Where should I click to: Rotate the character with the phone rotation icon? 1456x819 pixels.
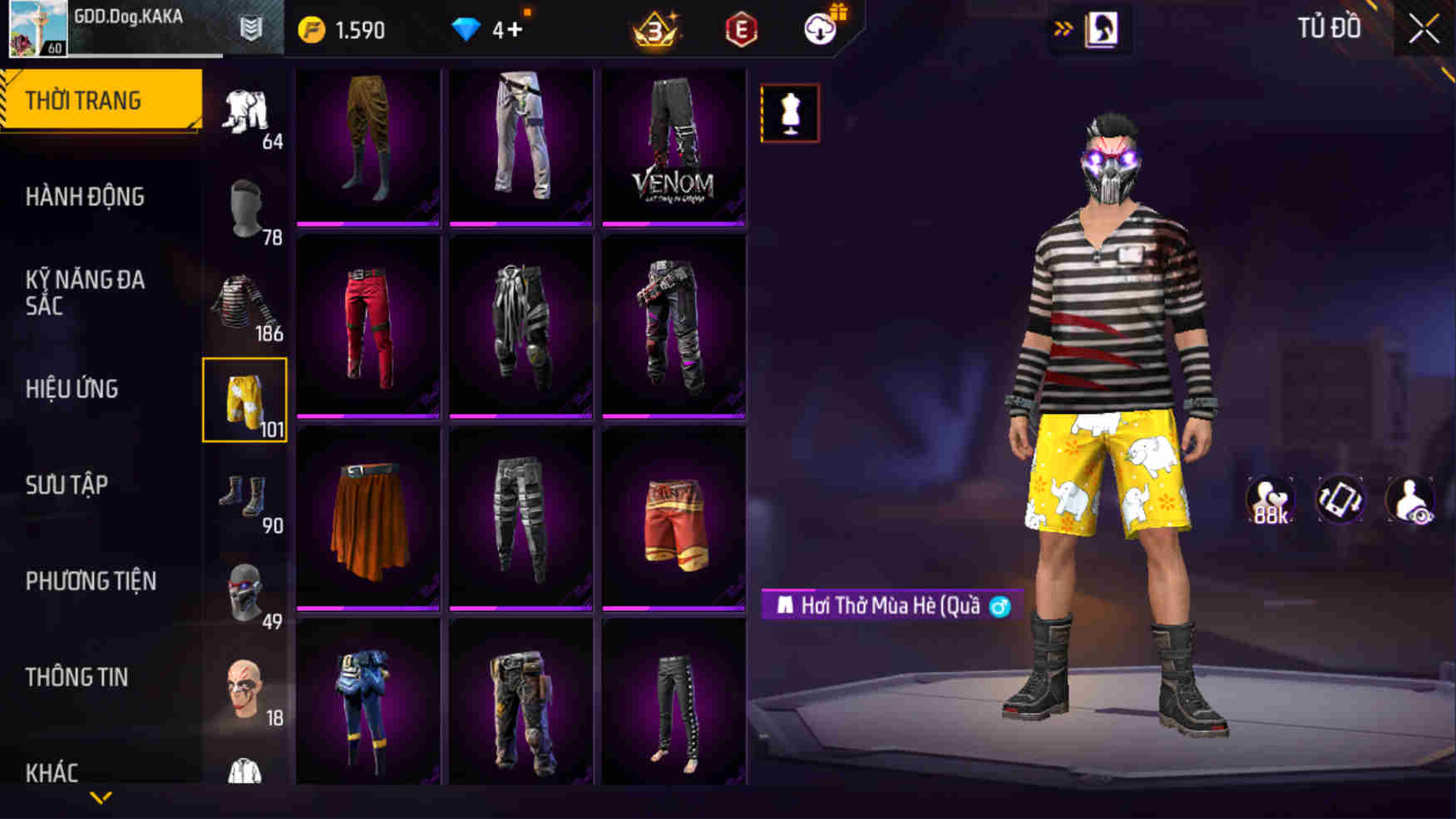coord(1339,500)
